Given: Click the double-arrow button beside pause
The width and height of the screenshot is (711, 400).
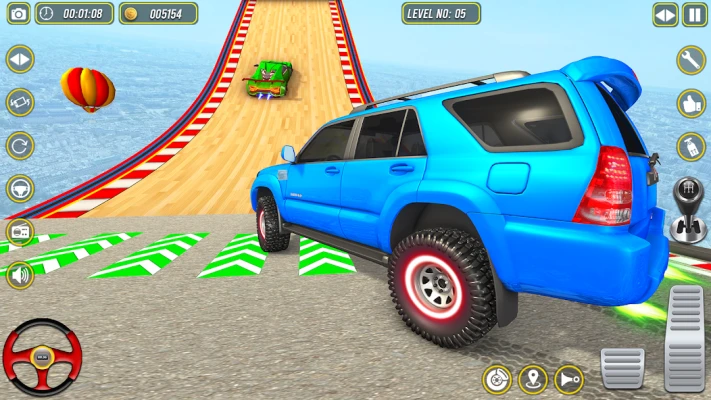Looking at the screenshot, I should [665, 14].
